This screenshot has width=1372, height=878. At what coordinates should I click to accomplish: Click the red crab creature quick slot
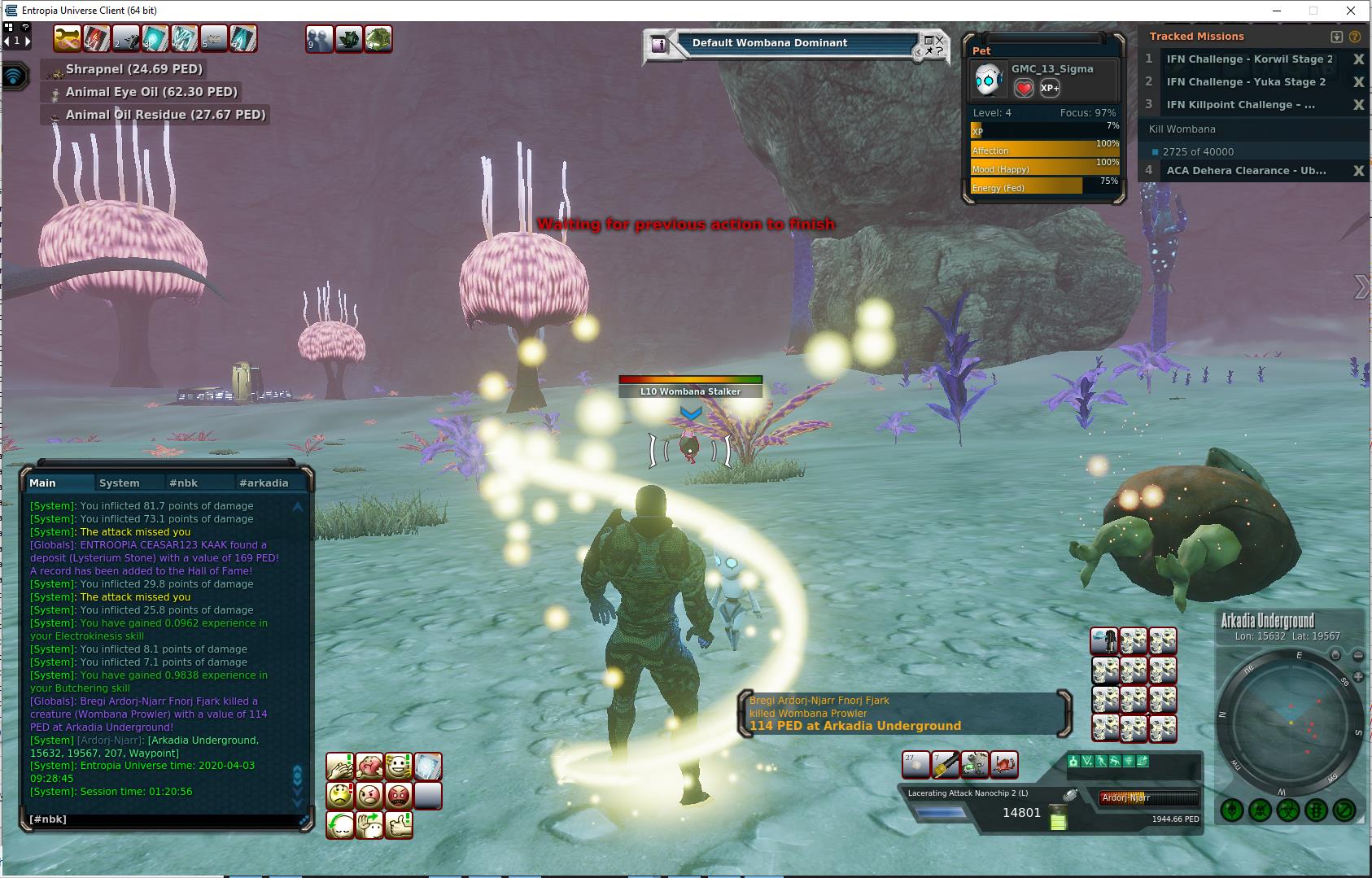[1004, 764]
